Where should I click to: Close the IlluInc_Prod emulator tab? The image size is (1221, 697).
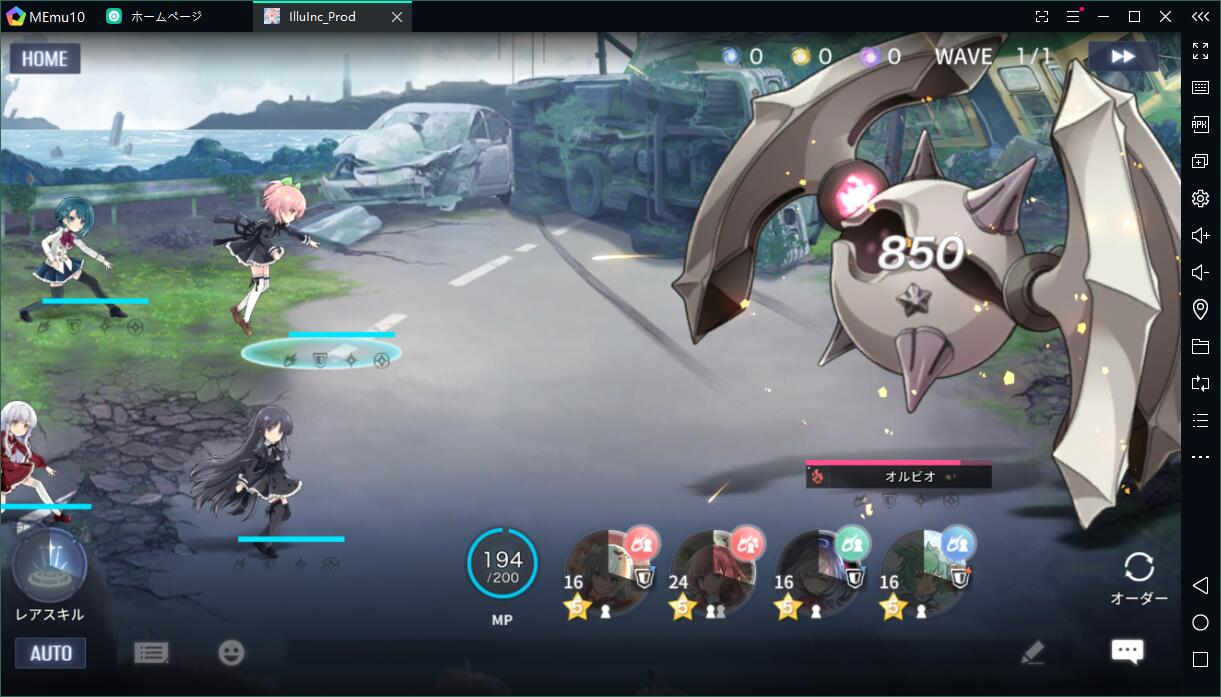(x=397, y=17)
